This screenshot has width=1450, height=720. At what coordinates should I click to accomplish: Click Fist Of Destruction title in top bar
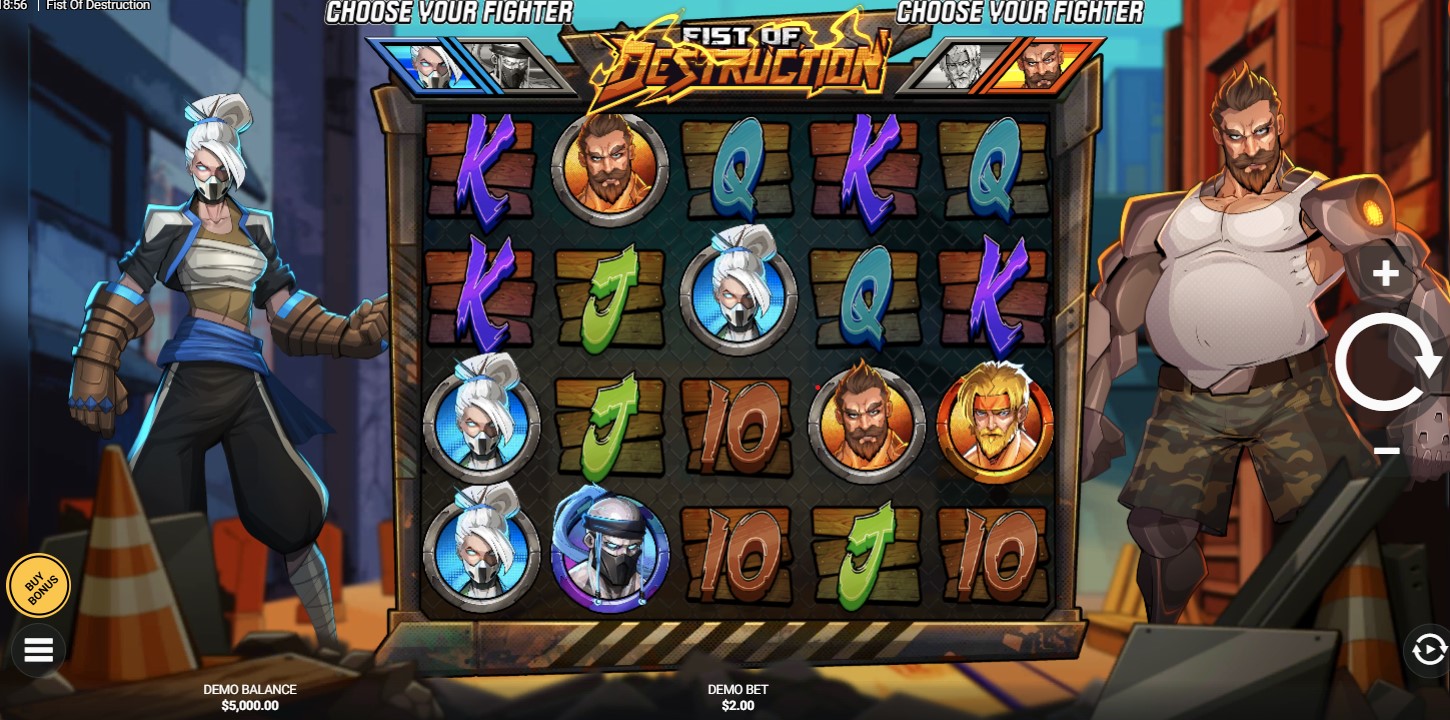pyautogui.click(x=97, y=6)
